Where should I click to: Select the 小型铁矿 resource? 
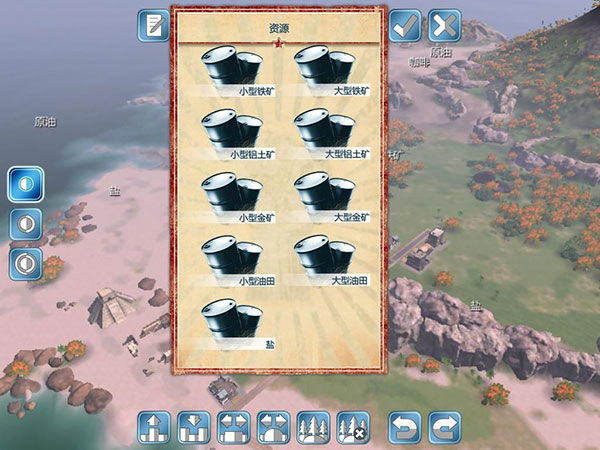coord(232,70)
